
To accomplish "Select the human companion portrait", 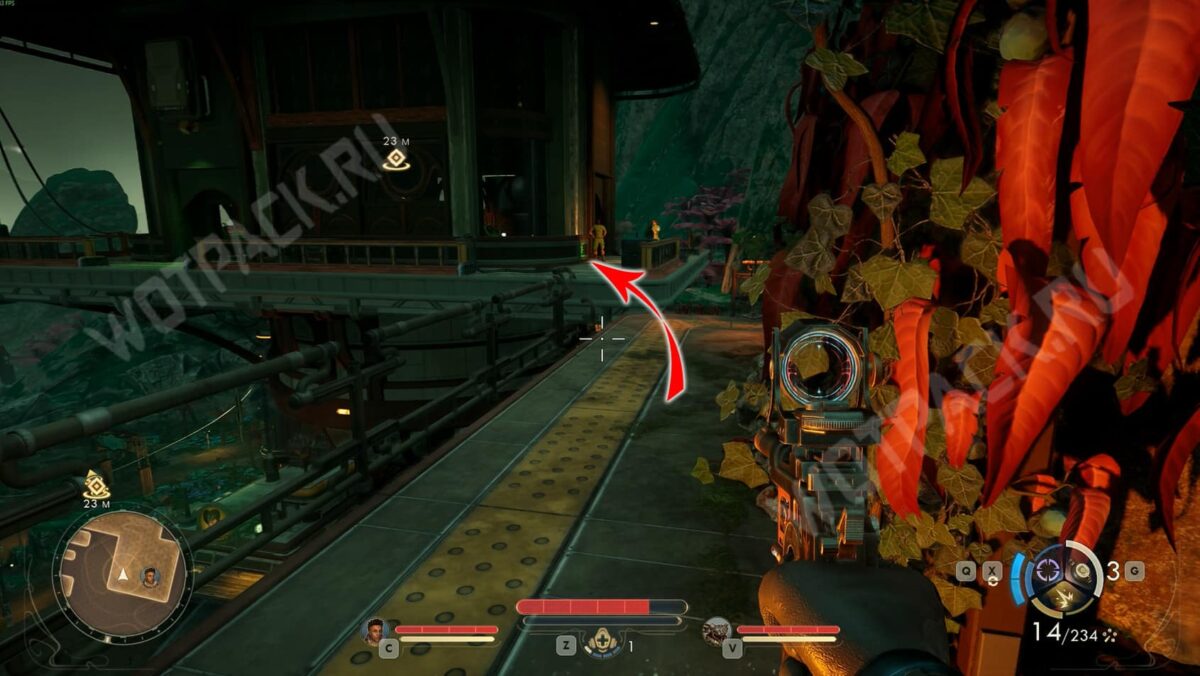I will point(375,631).
